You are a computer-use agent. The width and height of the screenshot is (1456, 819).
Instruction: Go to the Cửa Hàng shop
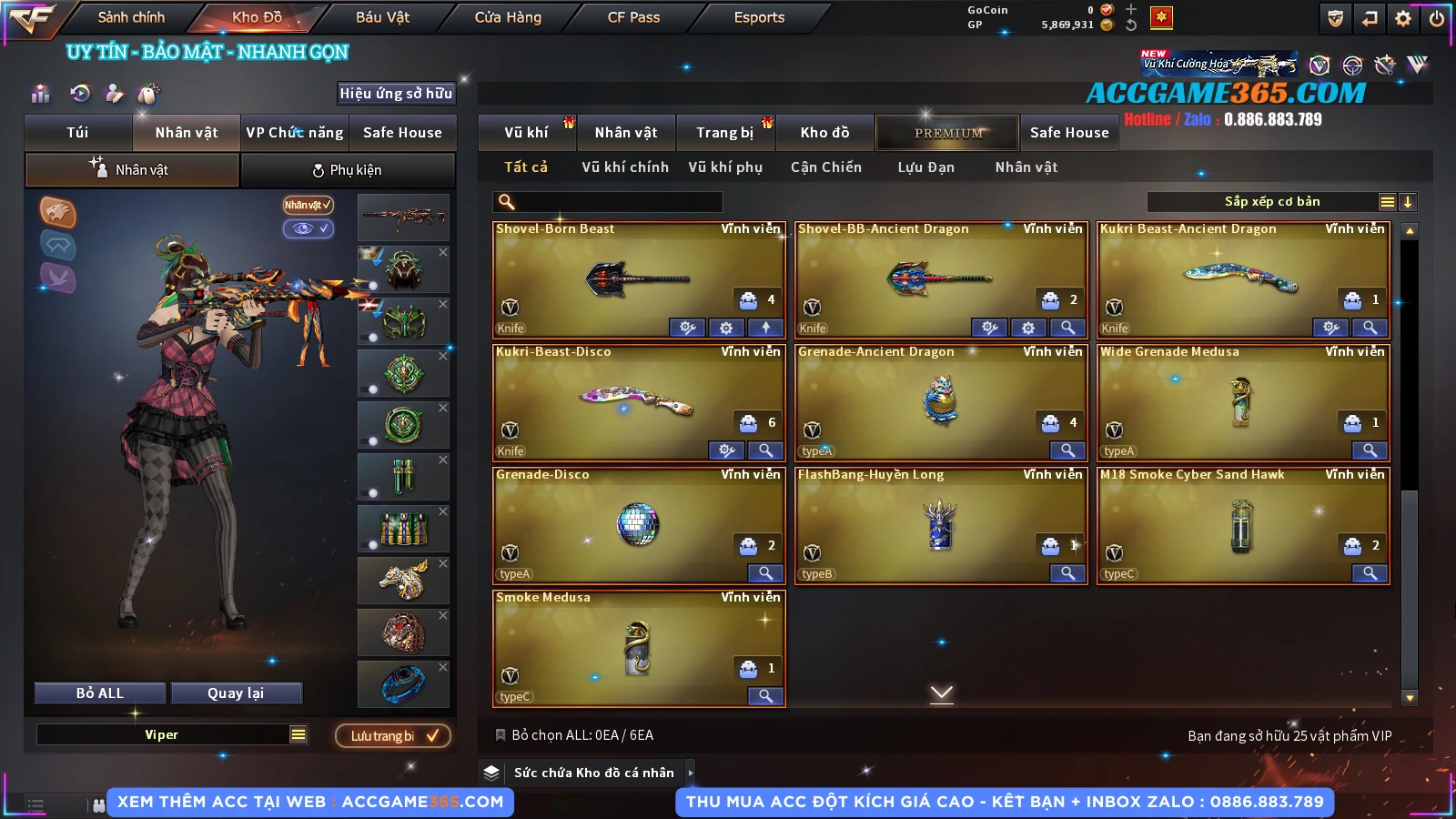click(508, 17)
